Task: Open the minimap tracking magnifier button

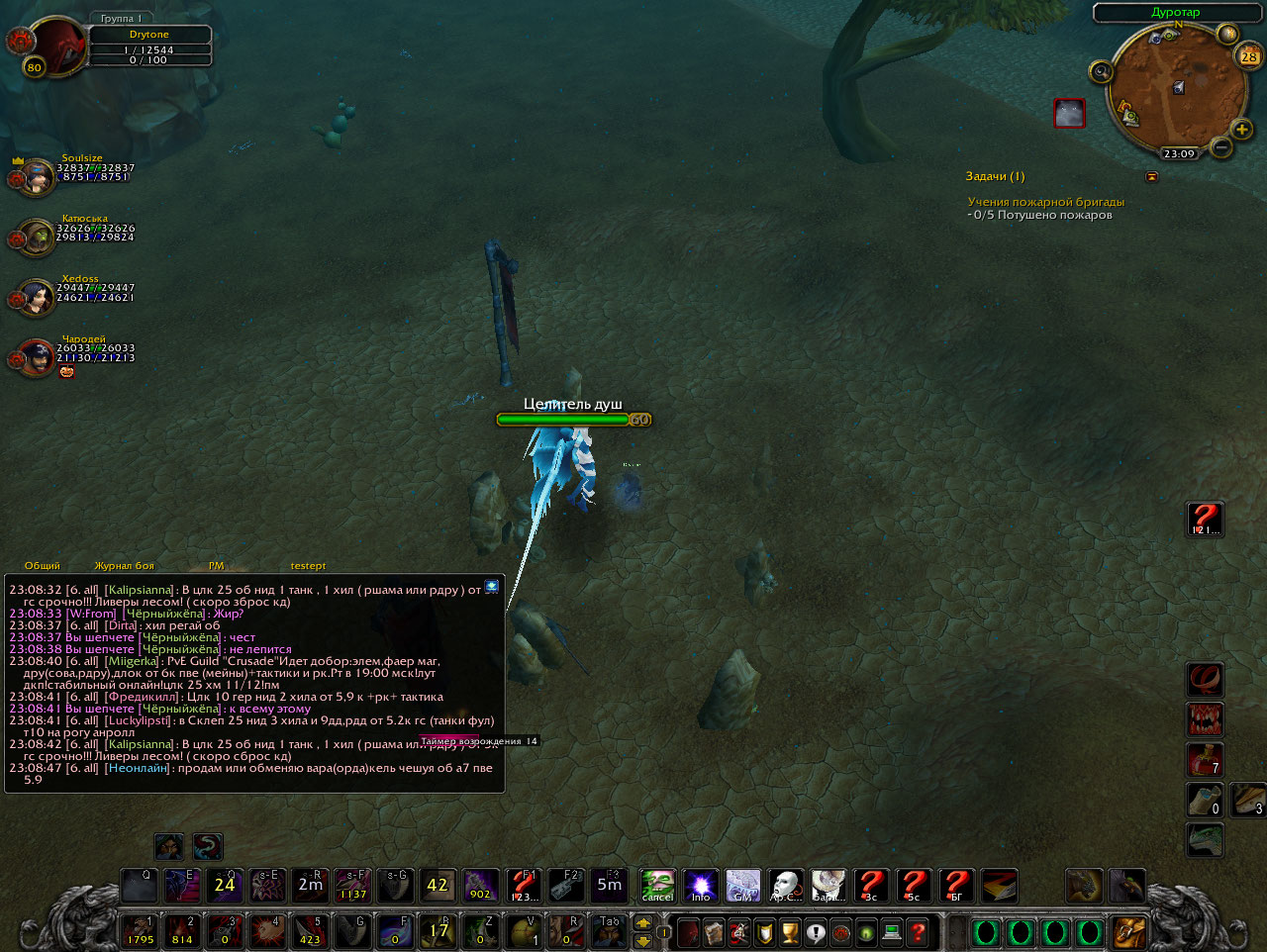Action: click(1101, 71)
